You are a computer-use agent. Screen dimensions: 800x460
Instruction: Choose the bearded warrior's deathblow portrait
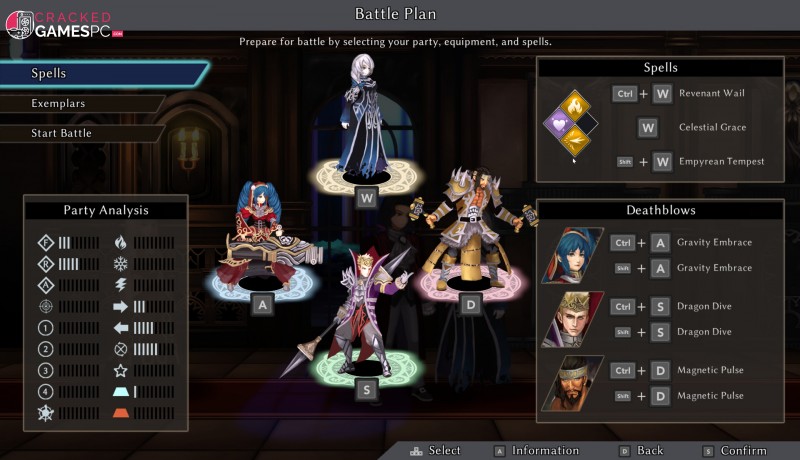(572, 383)
